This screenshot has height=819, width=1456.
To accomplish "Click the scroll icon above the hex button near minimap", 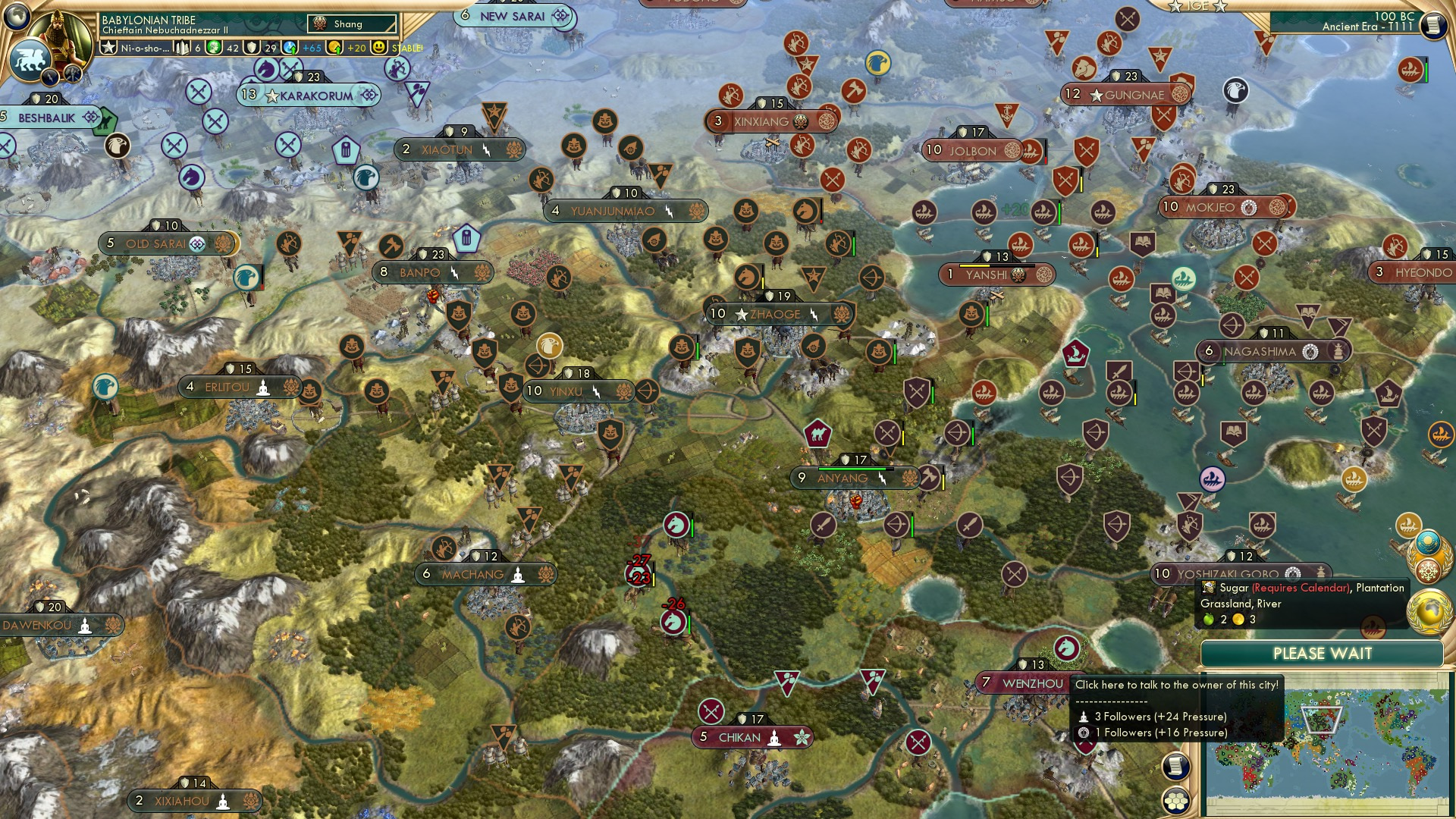I will (1175, 767).
